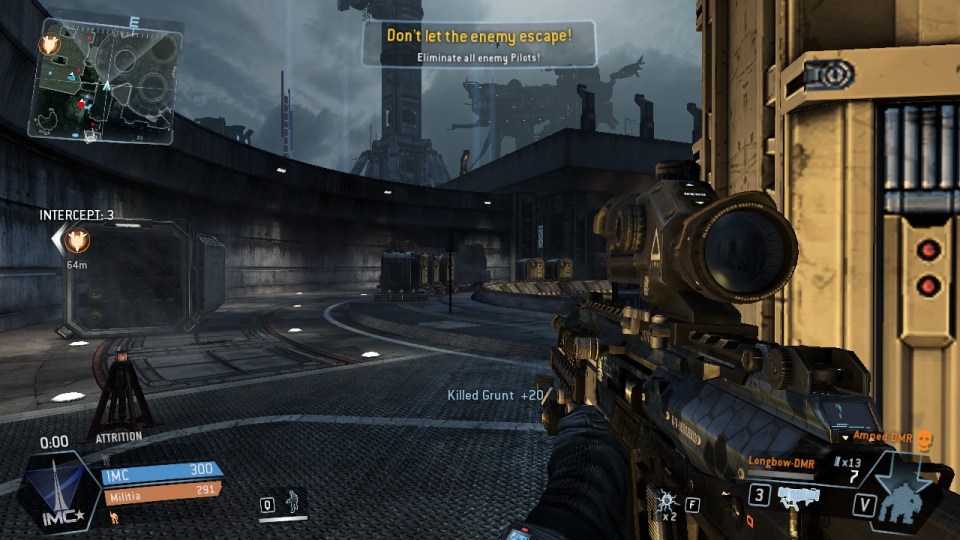Click the 'Don't let the enemy escape!' banner
Screen dimensions: 960x540
click(479, 44)
